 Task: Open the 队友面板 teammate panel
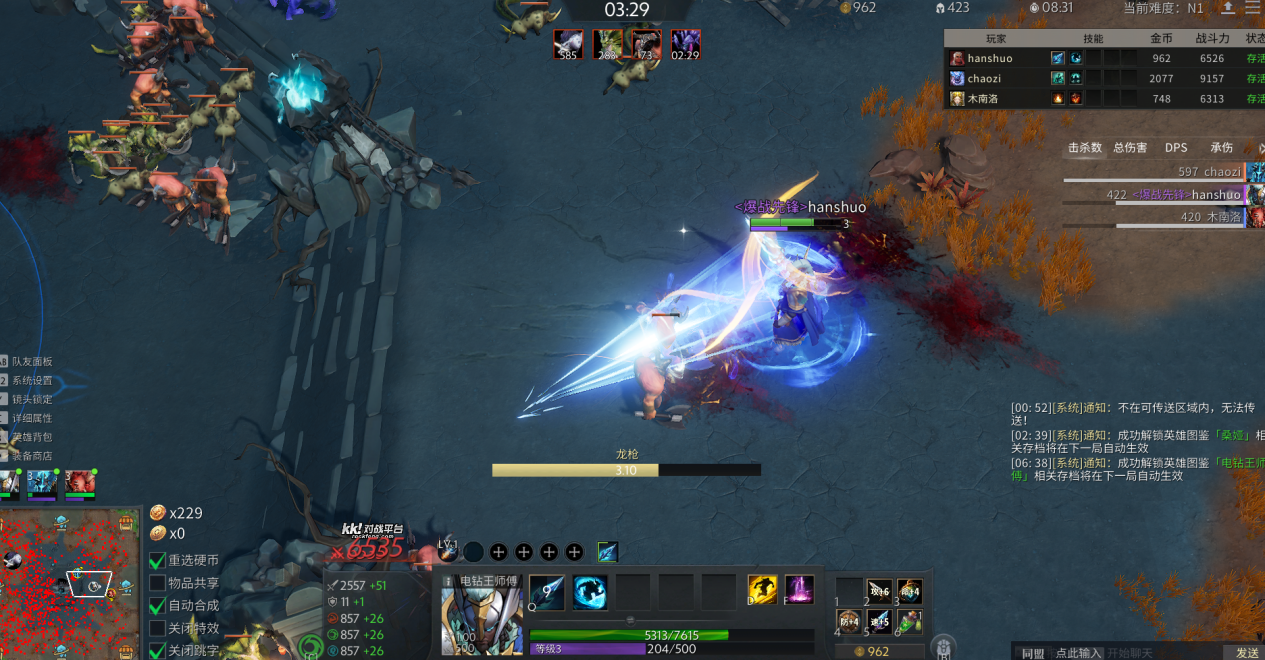31,361
